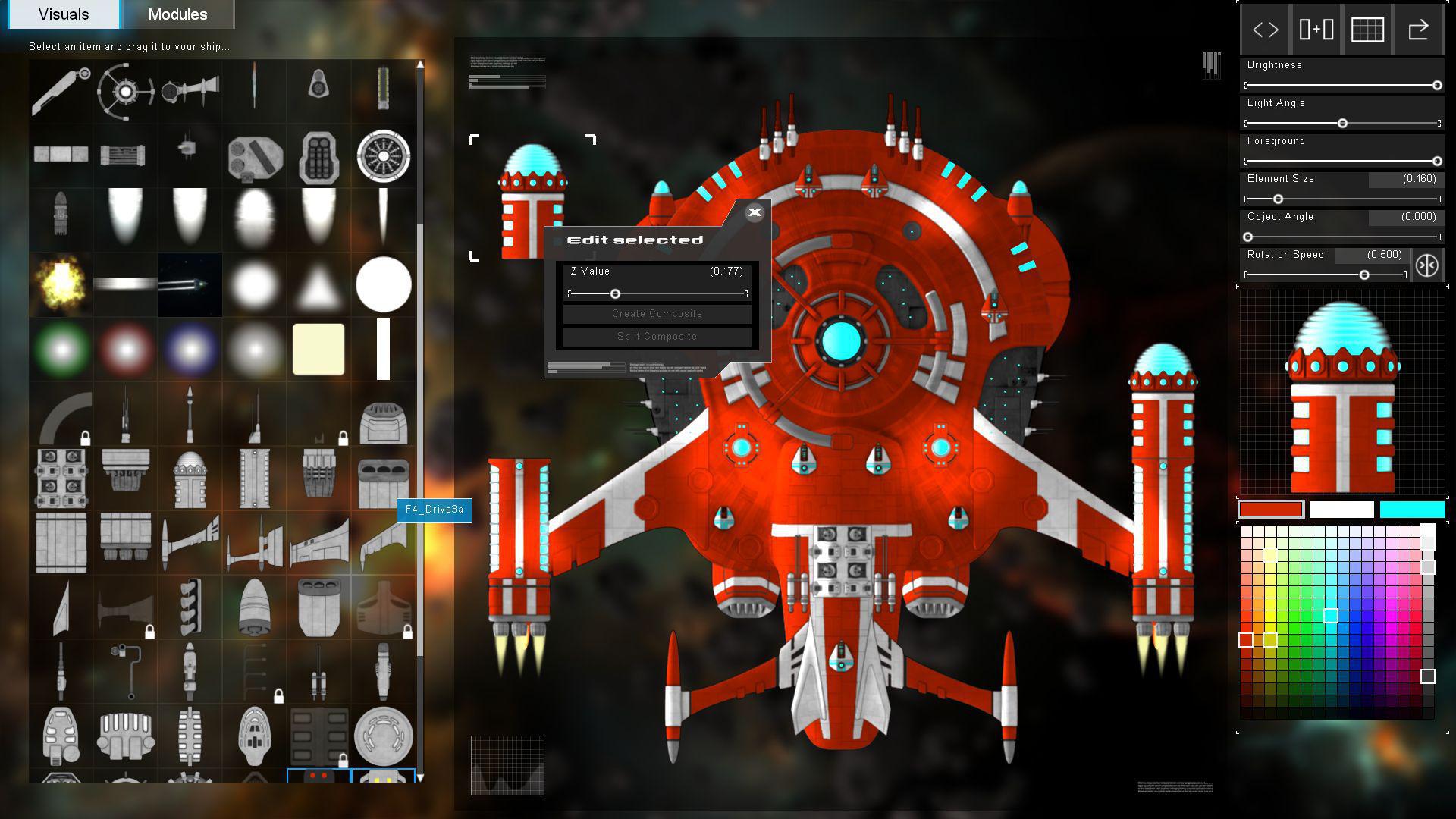
Task: Switch to the Visuals tab
Action: 63,14
